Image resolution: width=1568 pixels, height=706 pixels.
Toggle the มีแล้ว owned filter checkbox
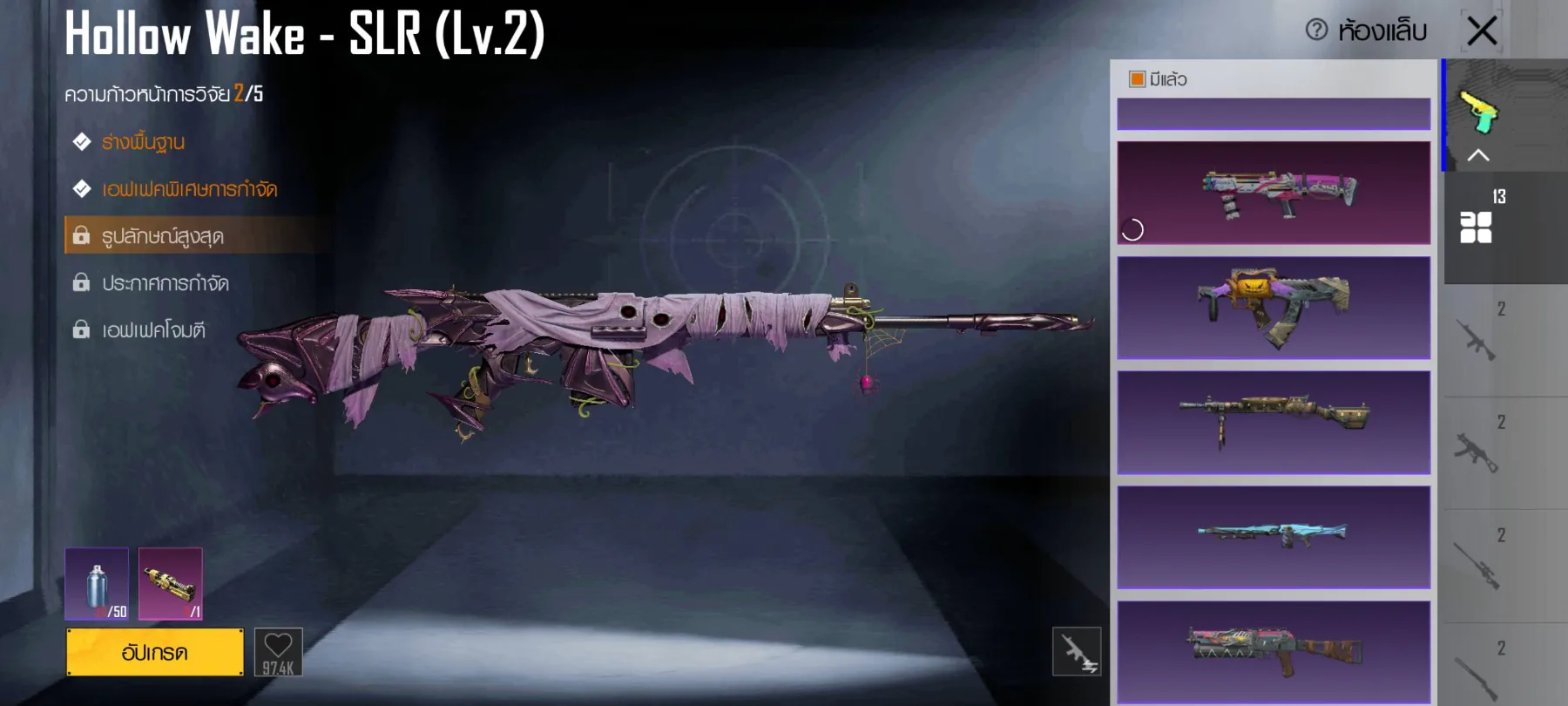pos(1137,79)
